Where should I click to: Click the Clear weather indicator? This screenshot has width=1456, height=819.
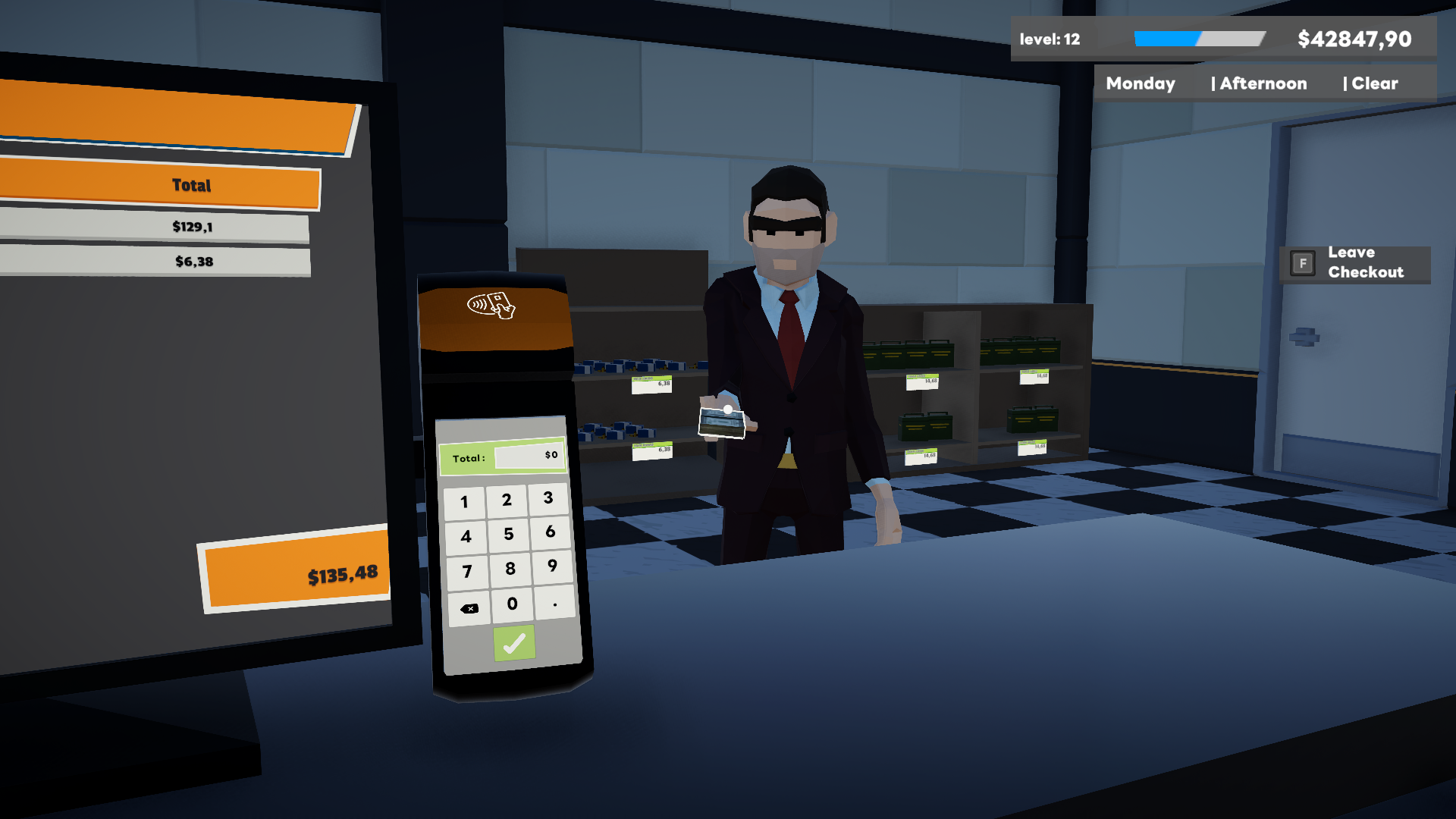[x=1373, y=83]
